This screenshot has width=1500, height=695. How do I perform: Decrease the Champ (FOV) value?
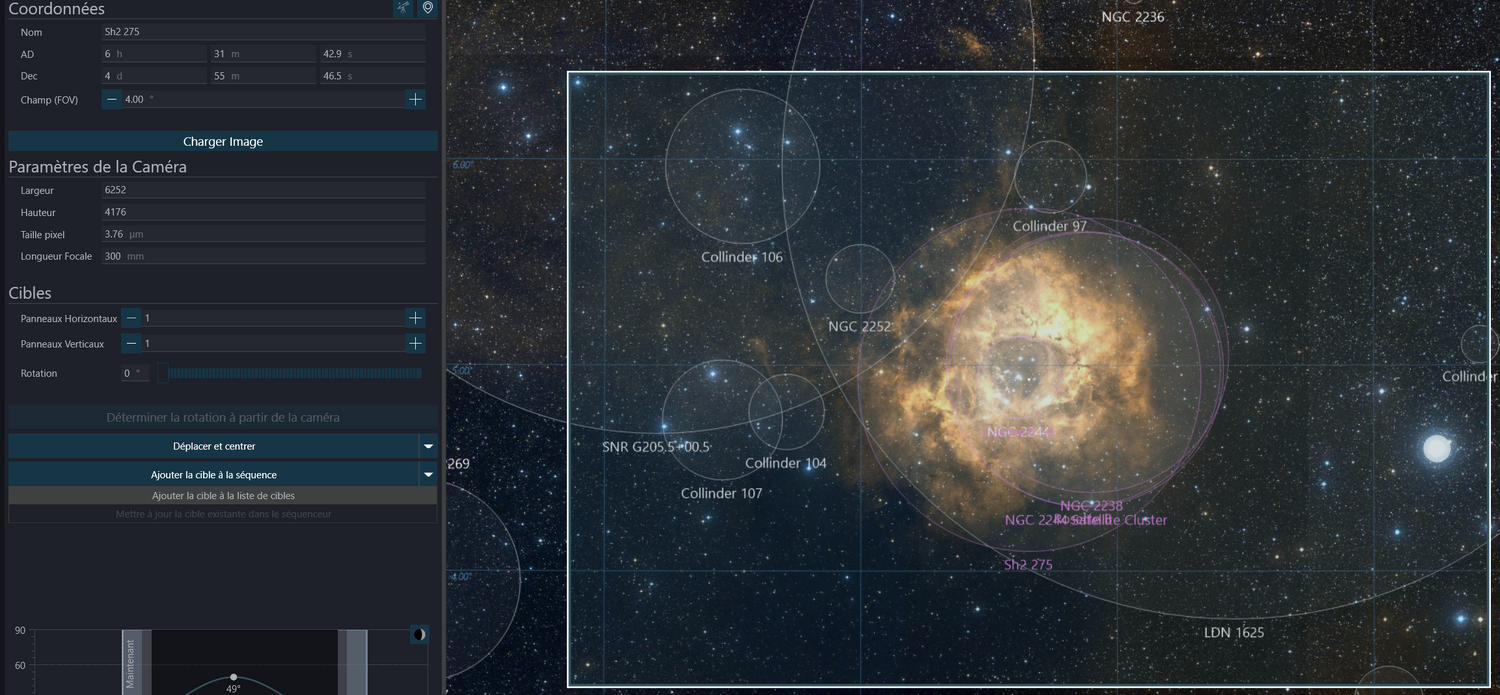click(x=112, y=99)
